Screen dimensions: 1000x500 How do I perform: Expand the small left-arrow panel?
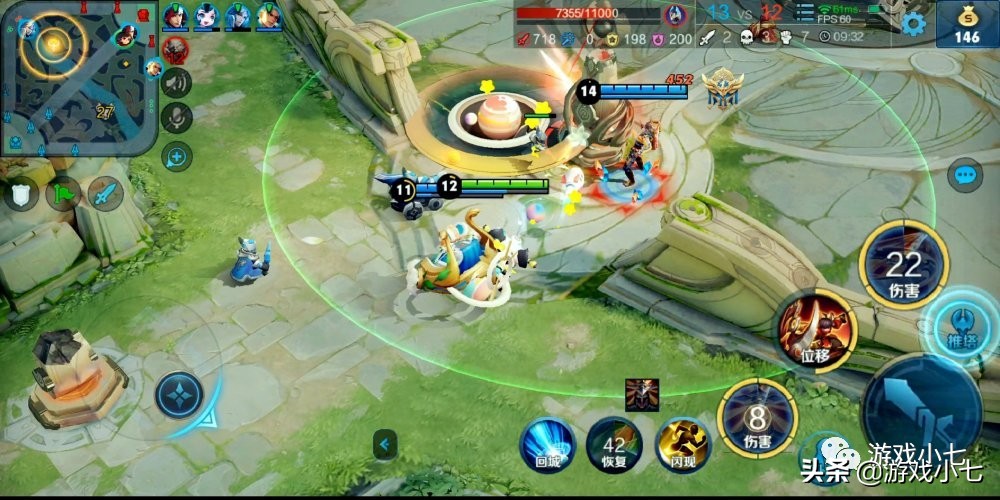point(383,443)
